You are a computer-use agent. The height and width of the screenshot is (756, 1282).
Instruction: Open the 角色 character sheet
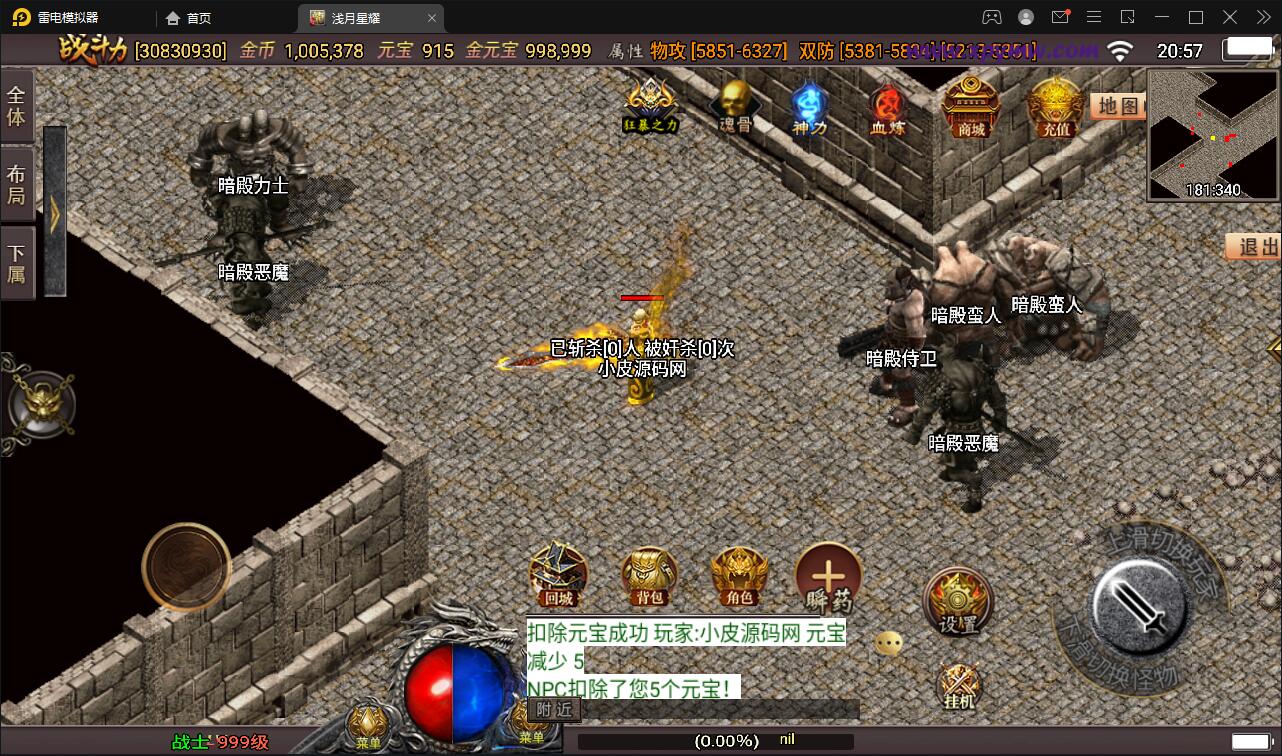739,577
